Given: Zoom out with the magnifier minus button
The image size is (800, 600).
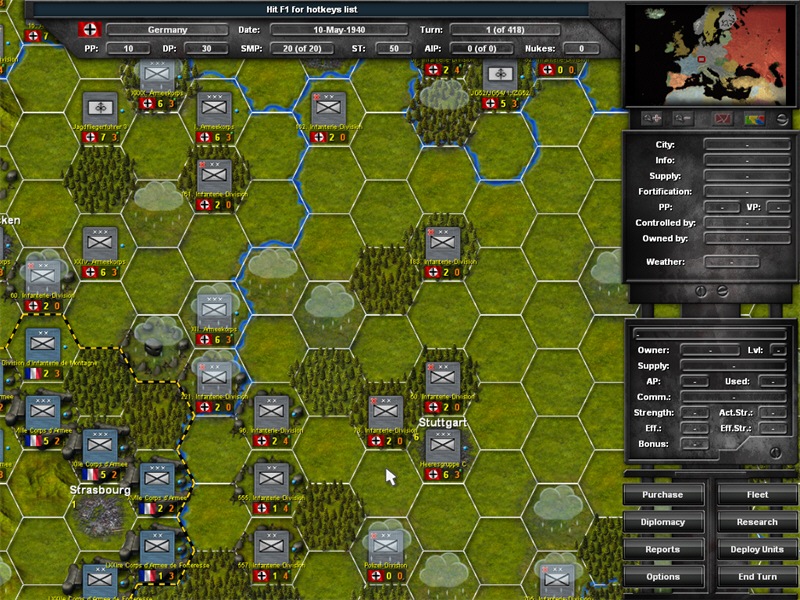Looking at the screenshot, I should coord(685,119).
